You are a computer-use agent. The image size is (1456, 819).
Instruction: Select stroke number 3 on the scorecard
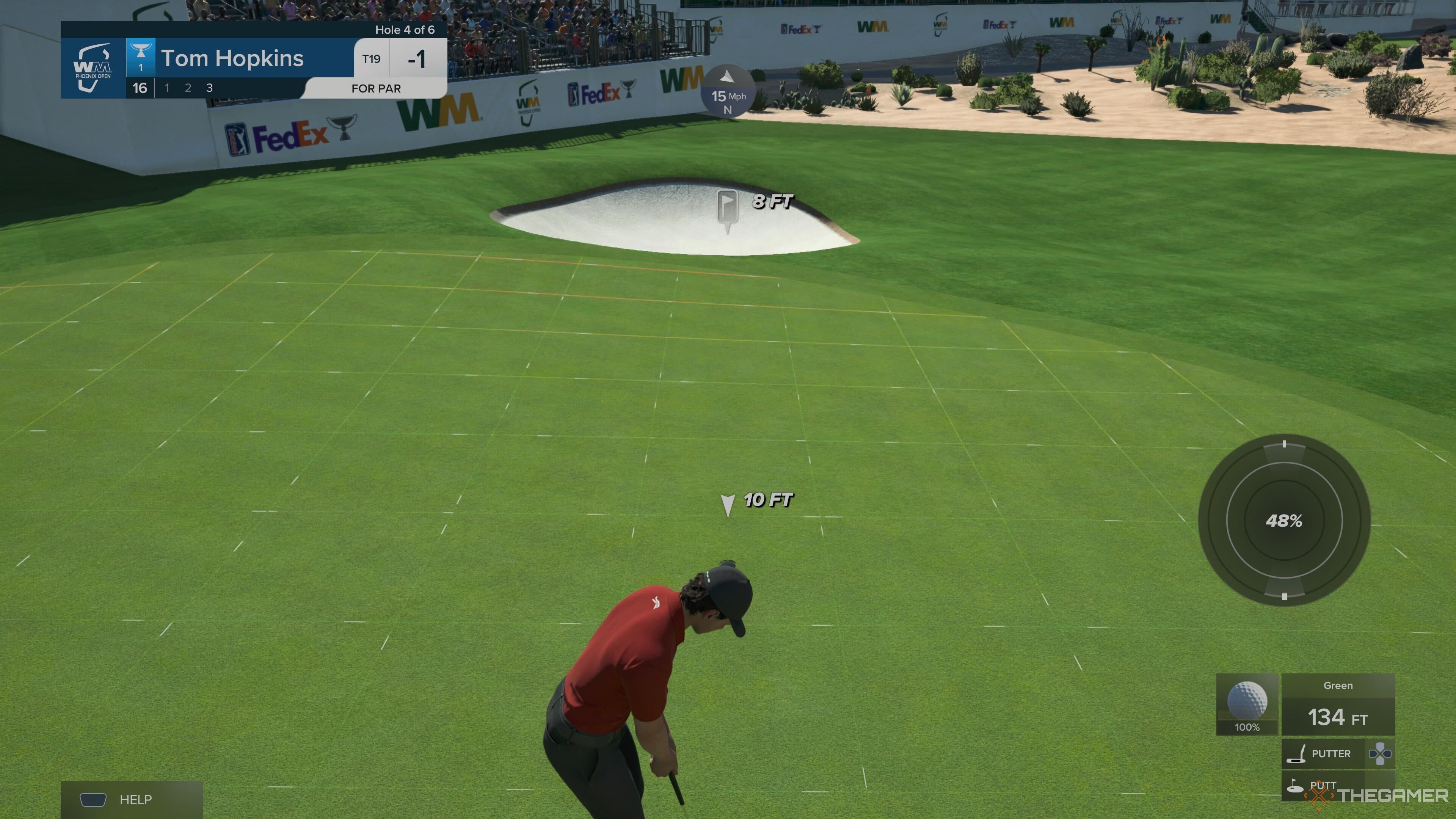click(209, 88)
